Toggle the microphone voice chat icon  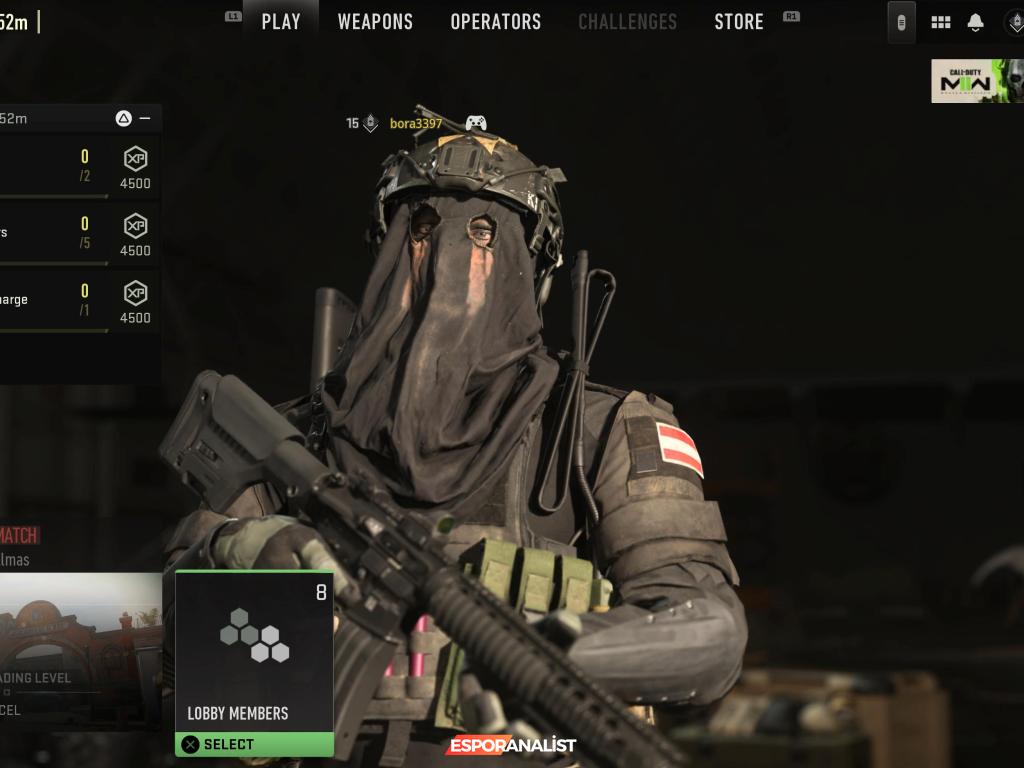tap(901, 22)
